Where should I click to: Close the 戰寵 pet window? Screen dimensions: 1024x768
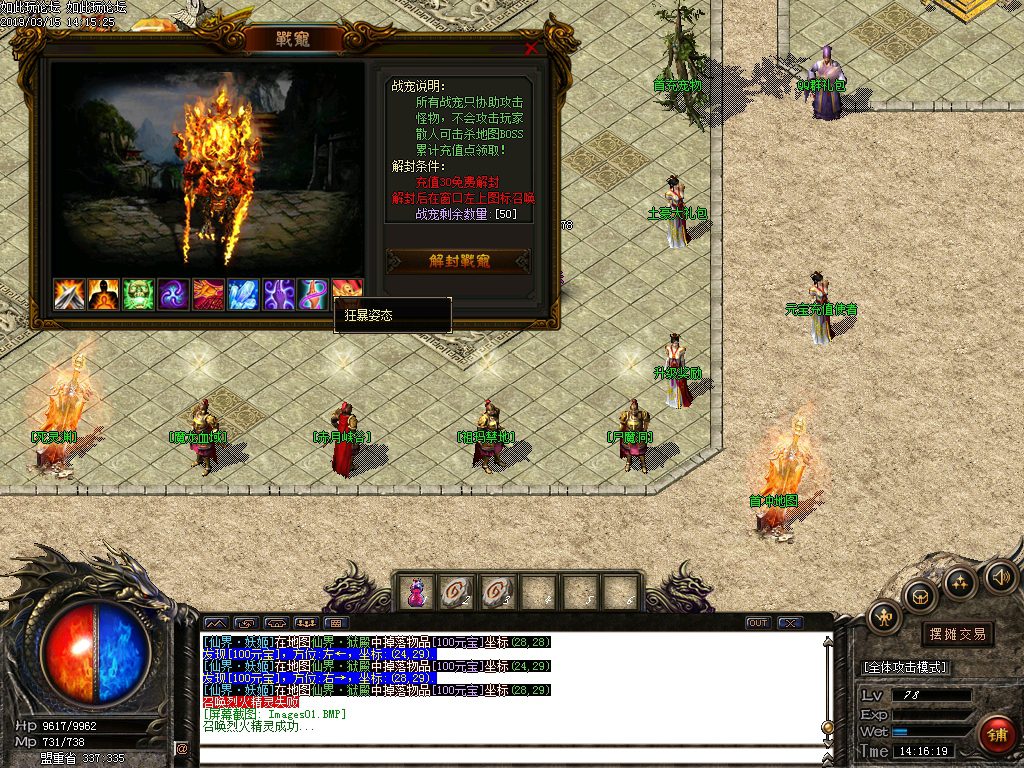tap(531, 47)
